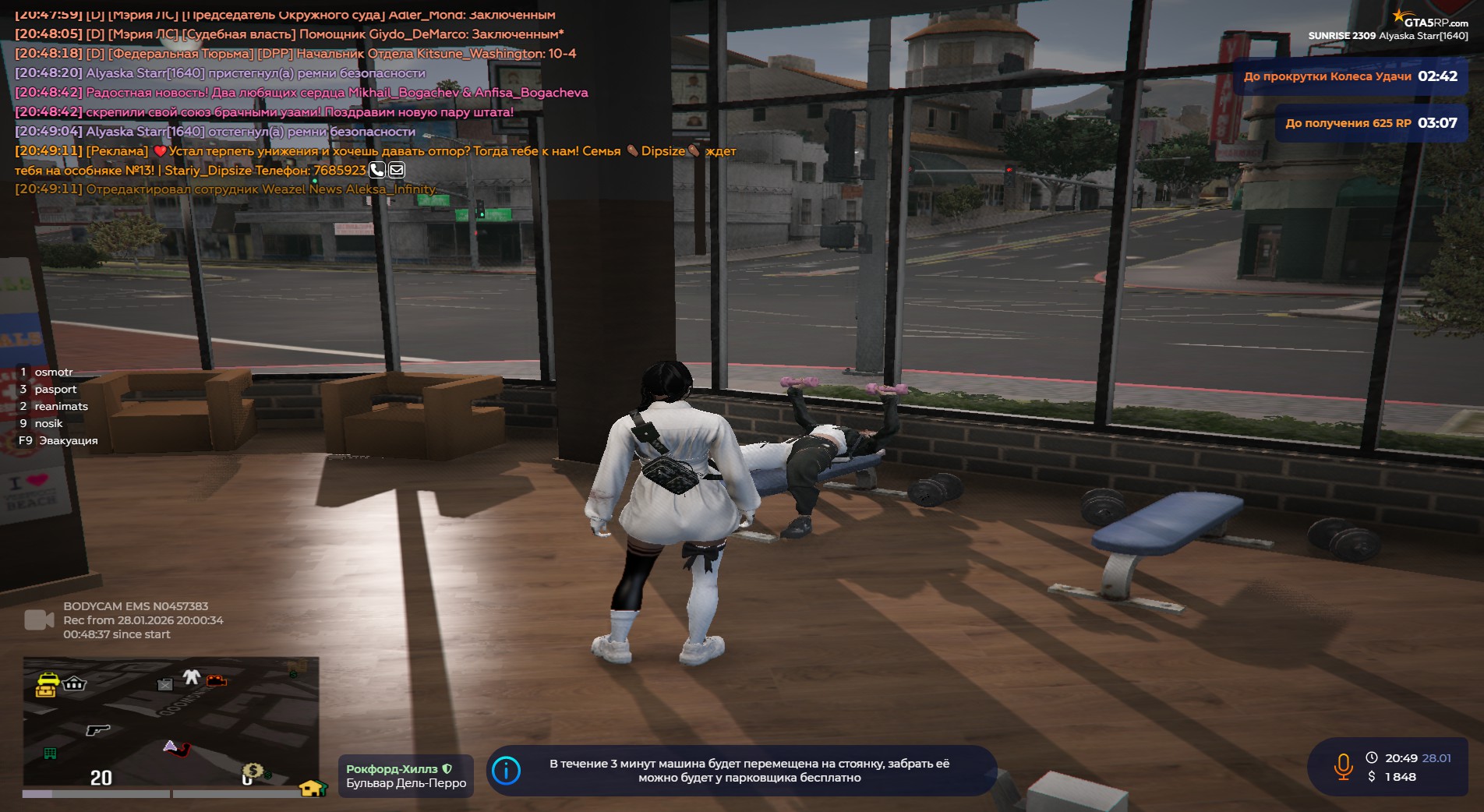Open the Wheel of Fortune countdown panel
The height and width of the screenshot is (812, 1484).
coord(1350,76)
